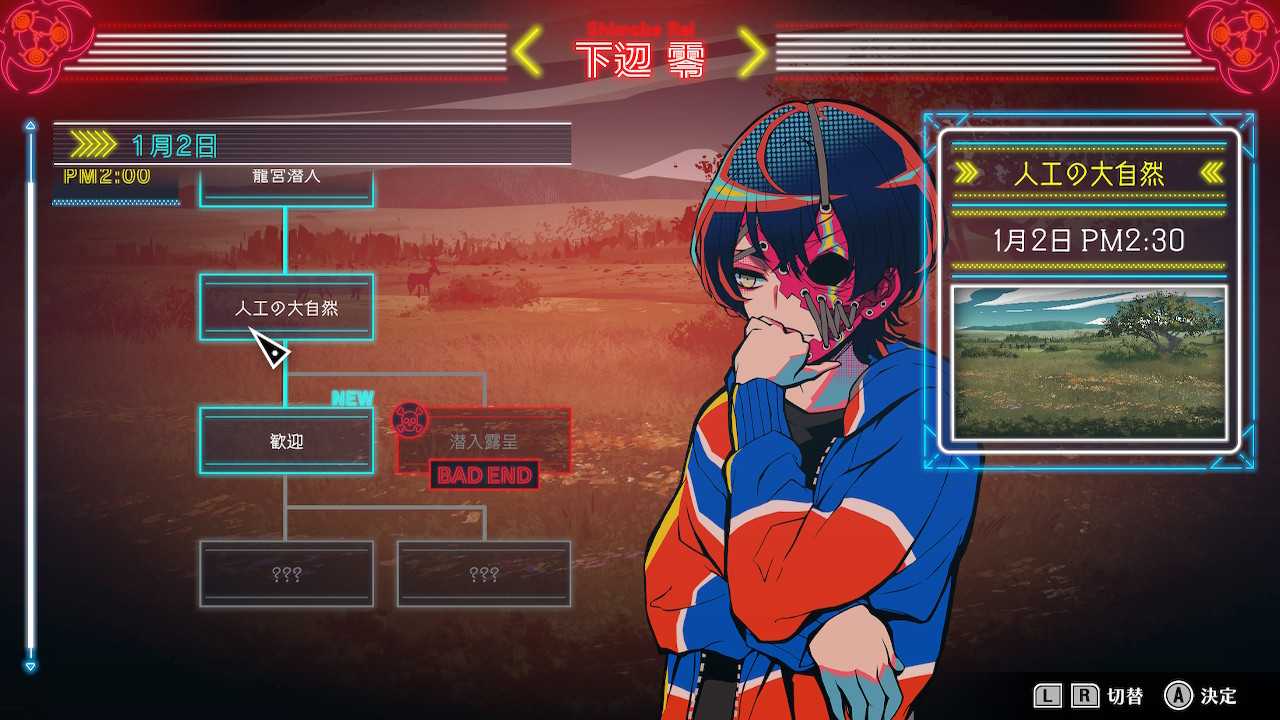This screenshot has height=720, width=1280.
Task: Switch to next character with right yellow arrow
Action: coord(753,54)
